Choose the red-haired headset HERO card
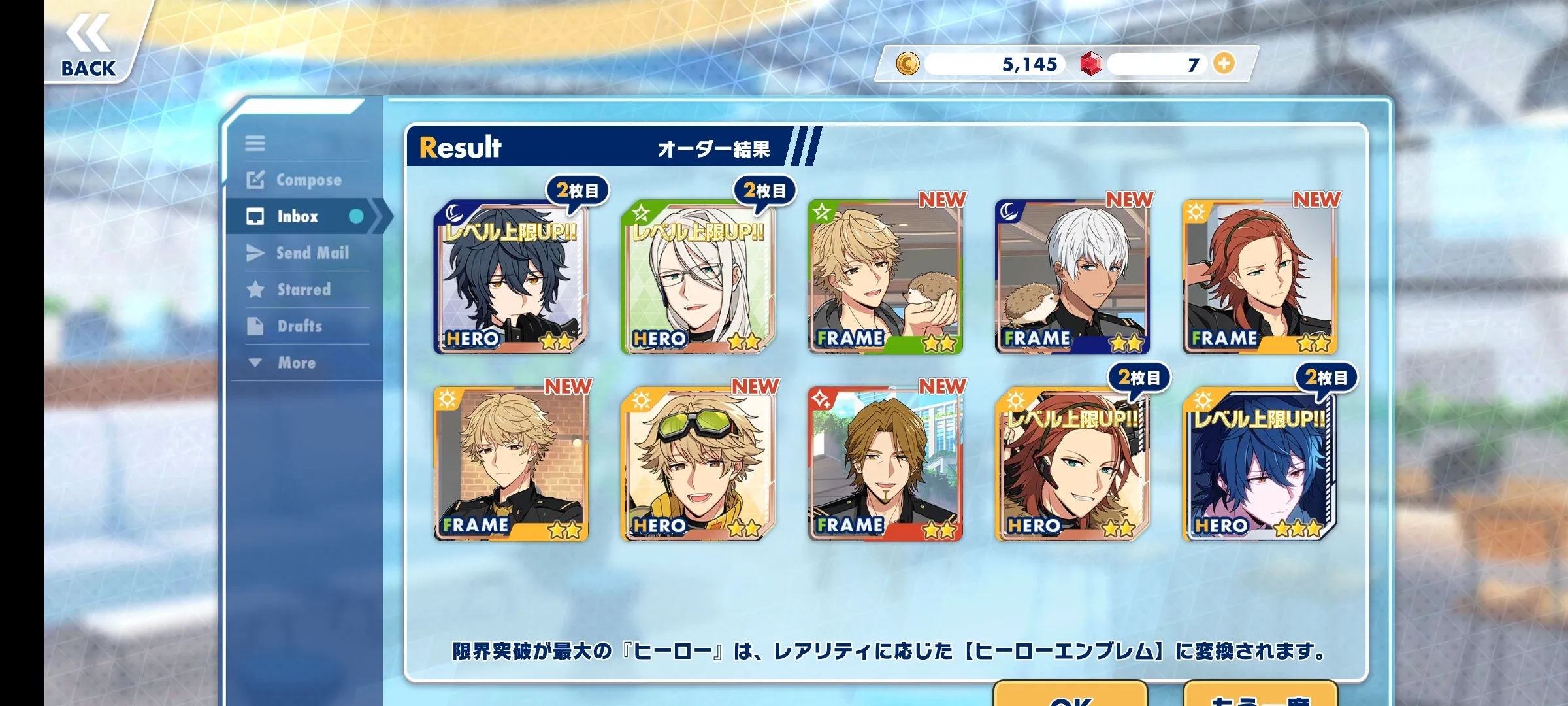The image size is (1568, 706). pyautogui.click(x=1072, y=465)
